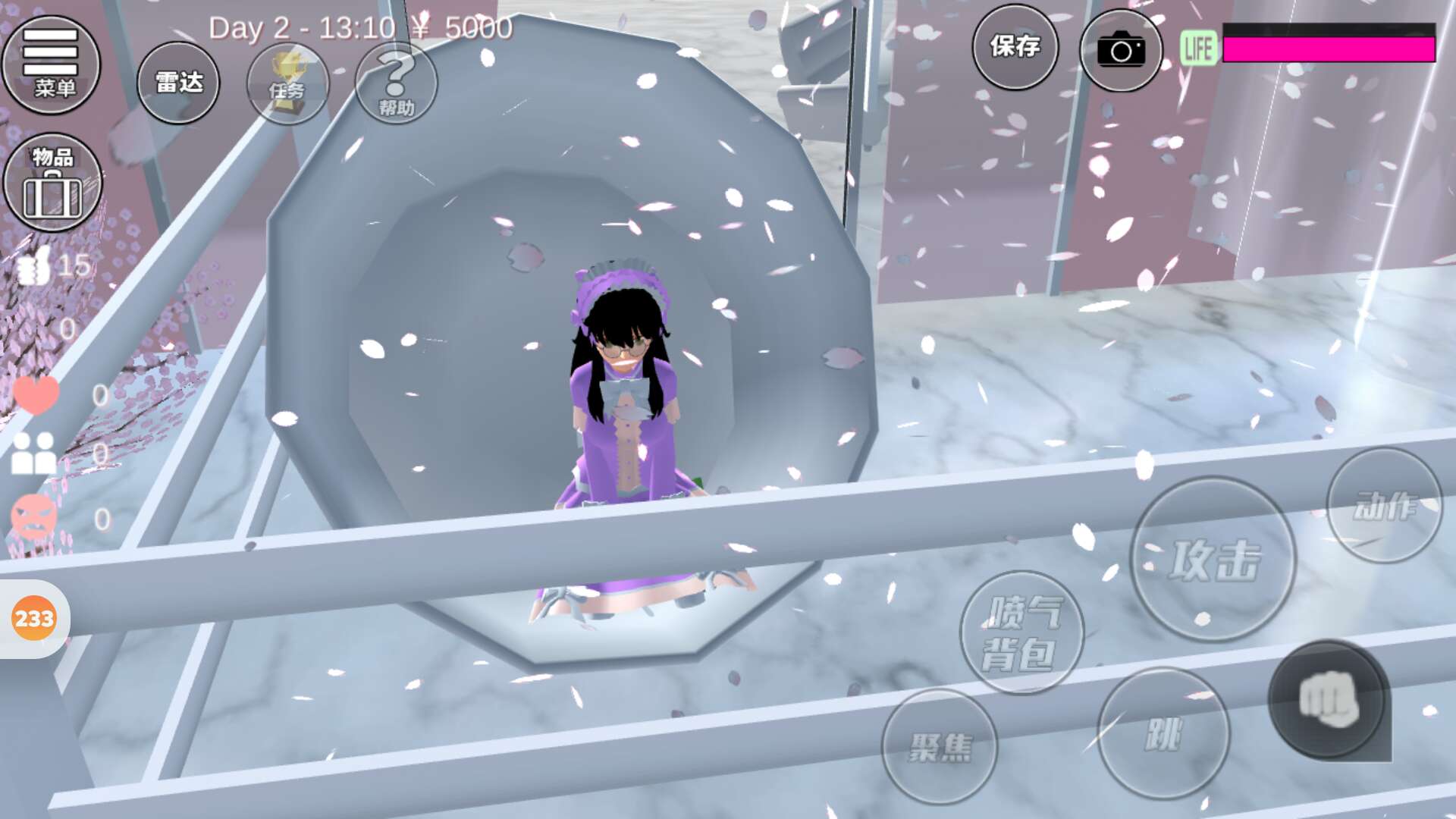Jump with the 跳 button
This screenshot has height=819, width=1456.
pyautogui.click(x=1163, y=733)
